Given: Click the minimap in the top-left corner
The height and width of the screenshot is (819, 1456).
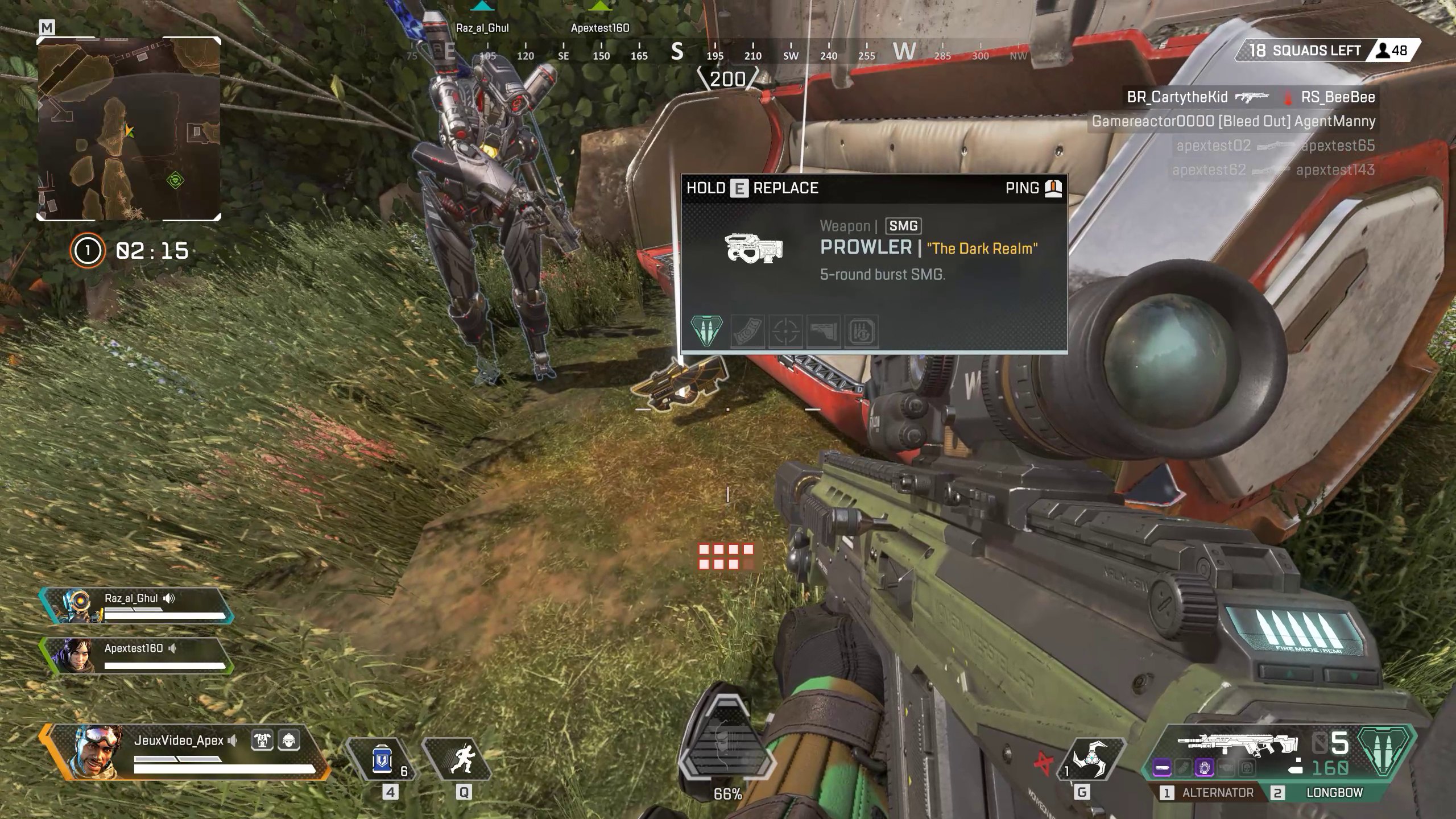Looking at the screenshot, I should click(x=128, y=131).
